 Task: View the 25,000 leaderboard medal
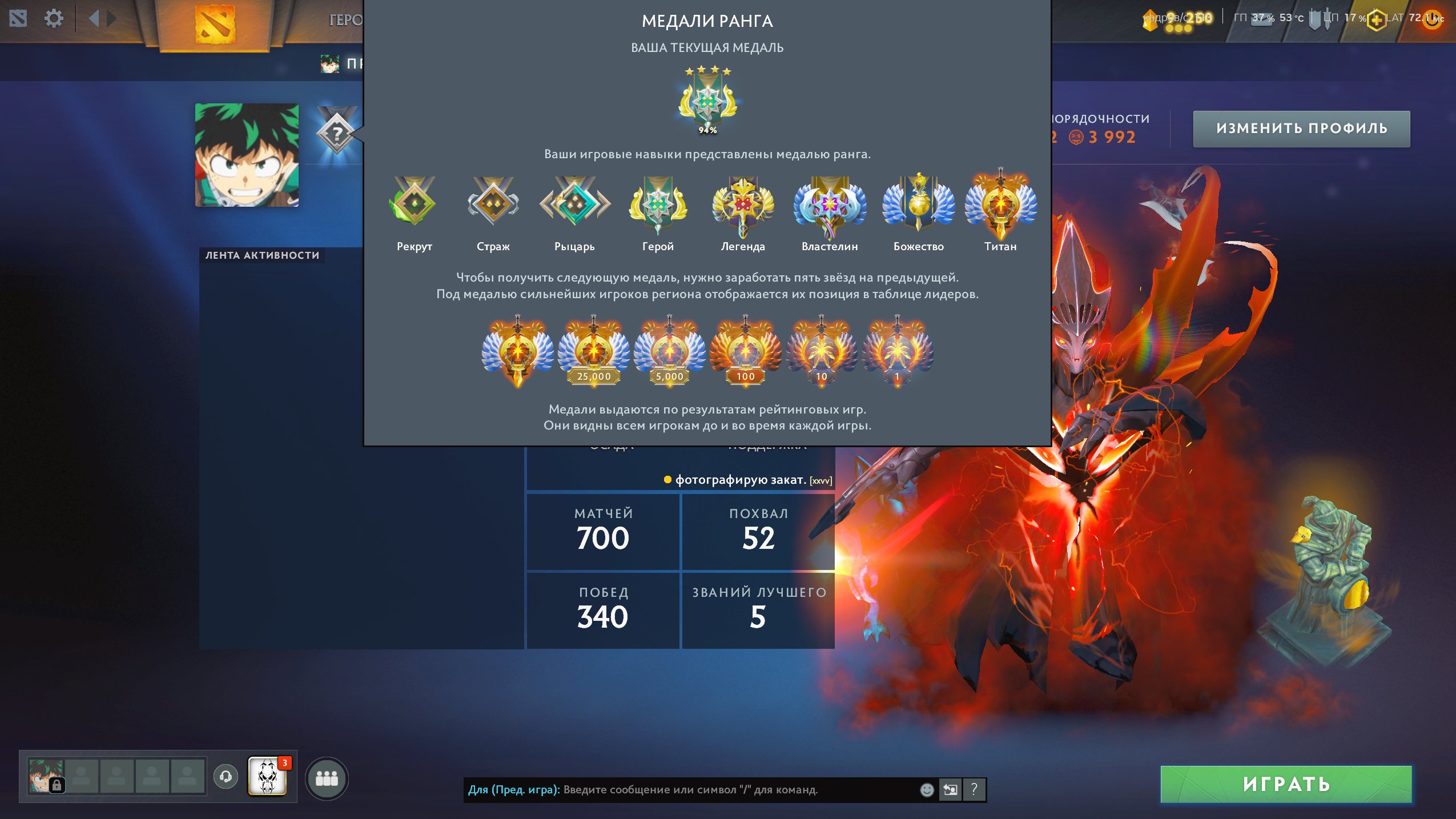pos(593,348)
